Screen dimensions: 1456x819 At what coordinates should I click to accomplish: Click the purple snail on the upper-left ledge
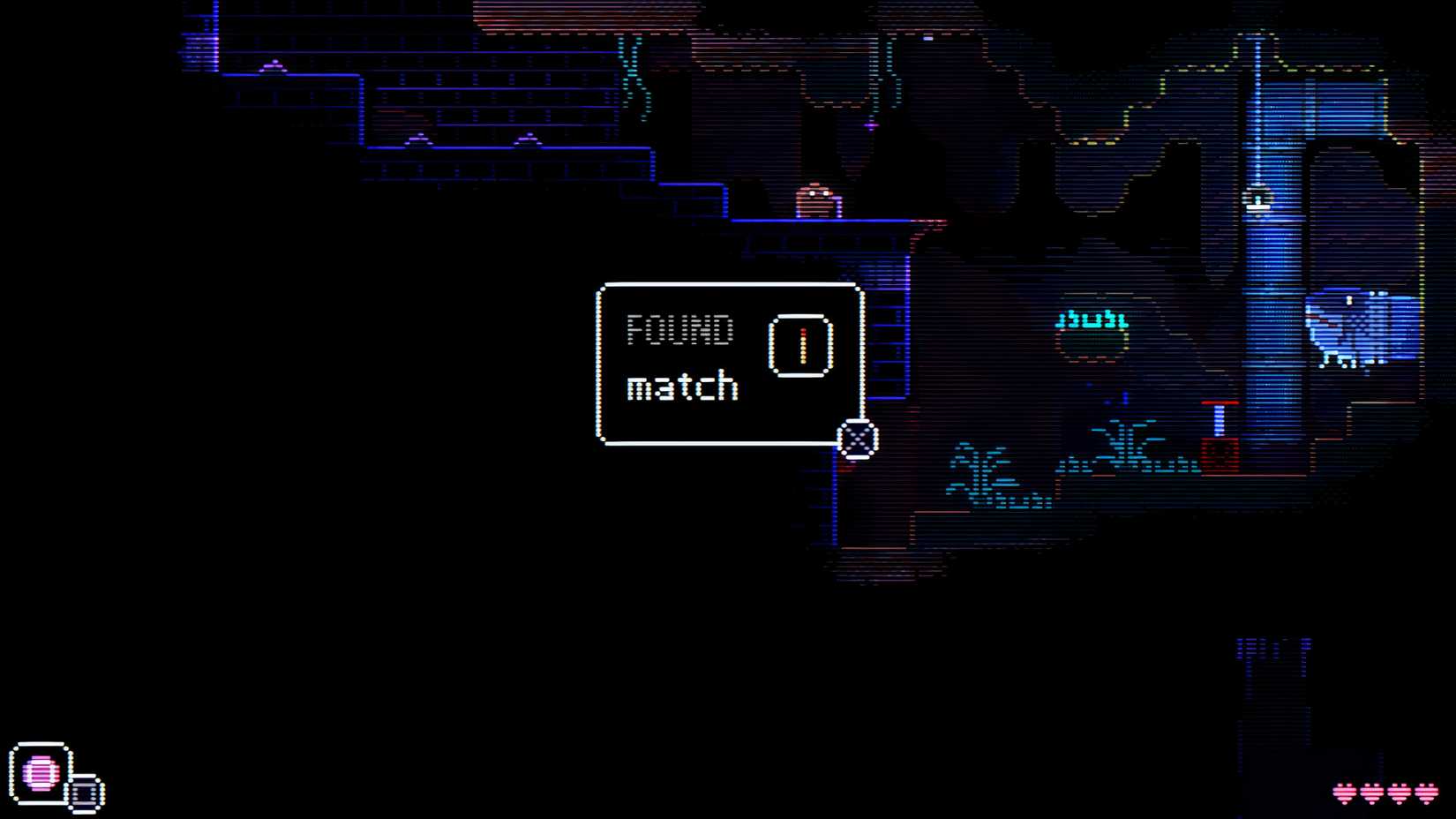coord(274,66)
